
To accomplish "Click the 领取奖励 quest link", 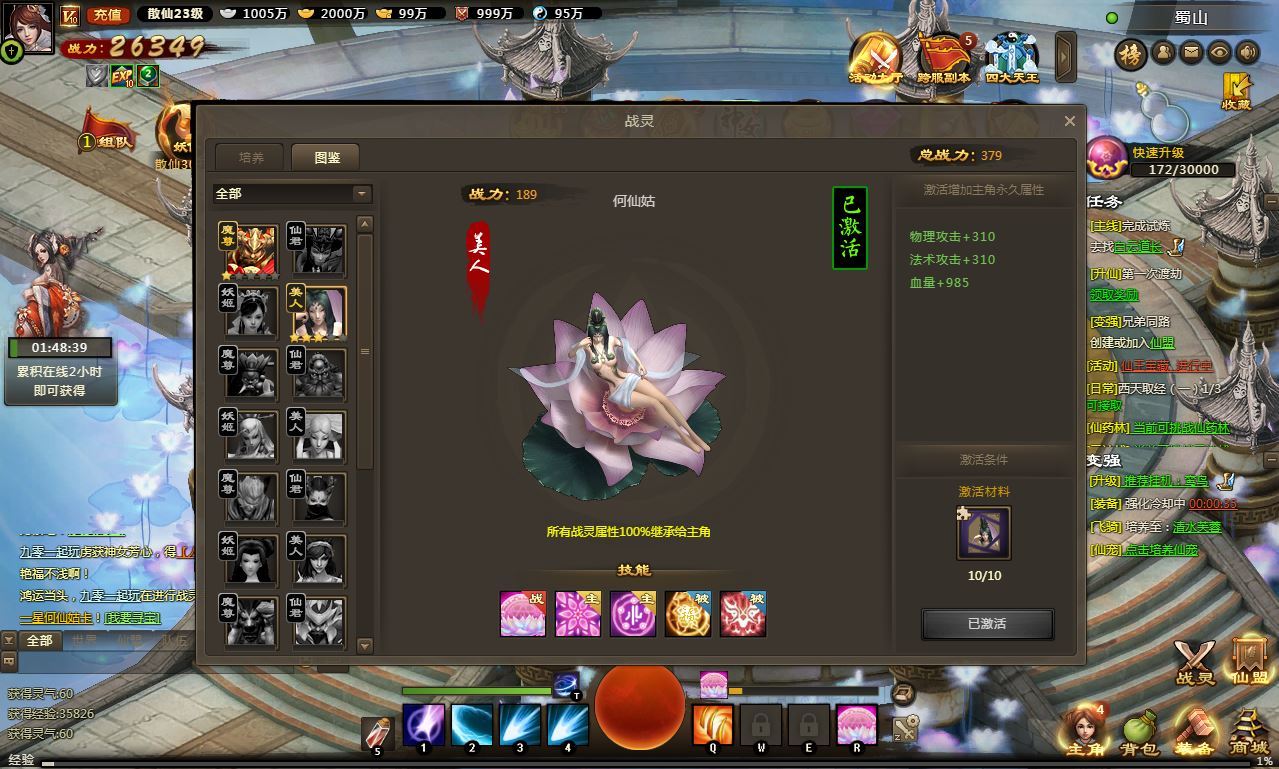I will point(1114,296).
